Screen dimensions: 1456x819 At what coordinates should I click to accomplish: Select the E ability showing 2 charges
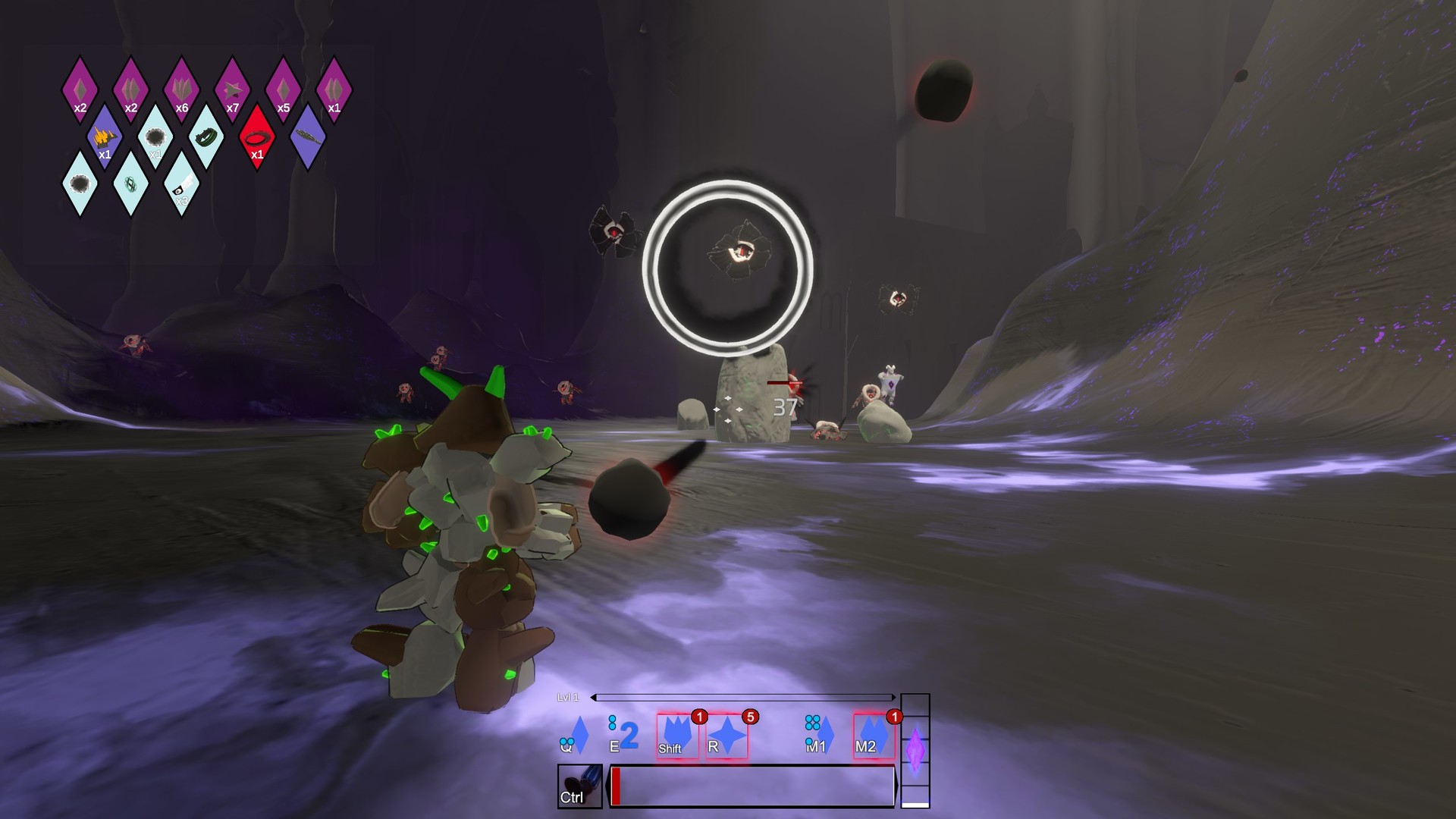coord(628,734)
